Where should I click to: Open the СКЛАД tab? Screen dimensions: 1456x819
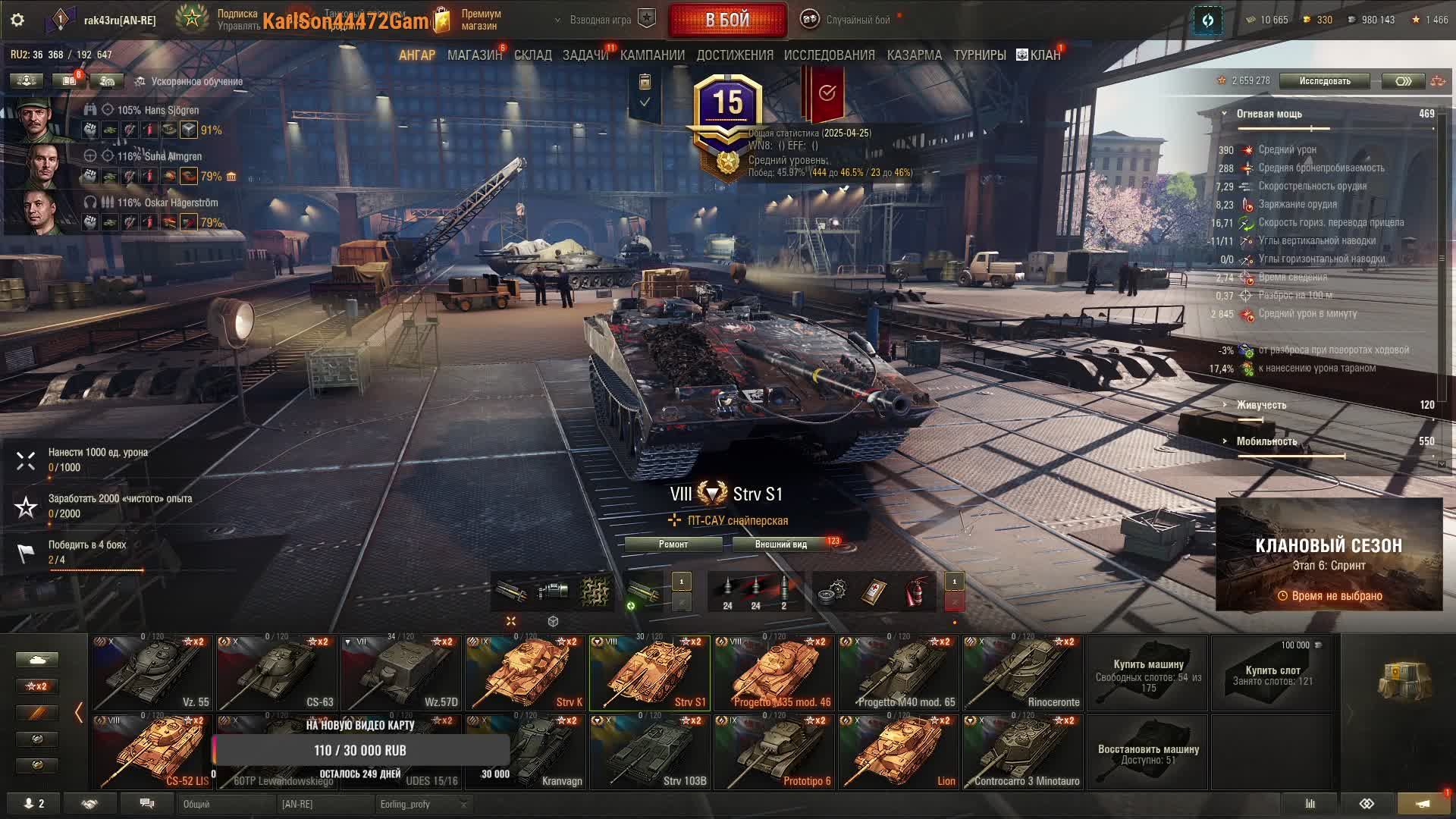[x=533, y=55]
